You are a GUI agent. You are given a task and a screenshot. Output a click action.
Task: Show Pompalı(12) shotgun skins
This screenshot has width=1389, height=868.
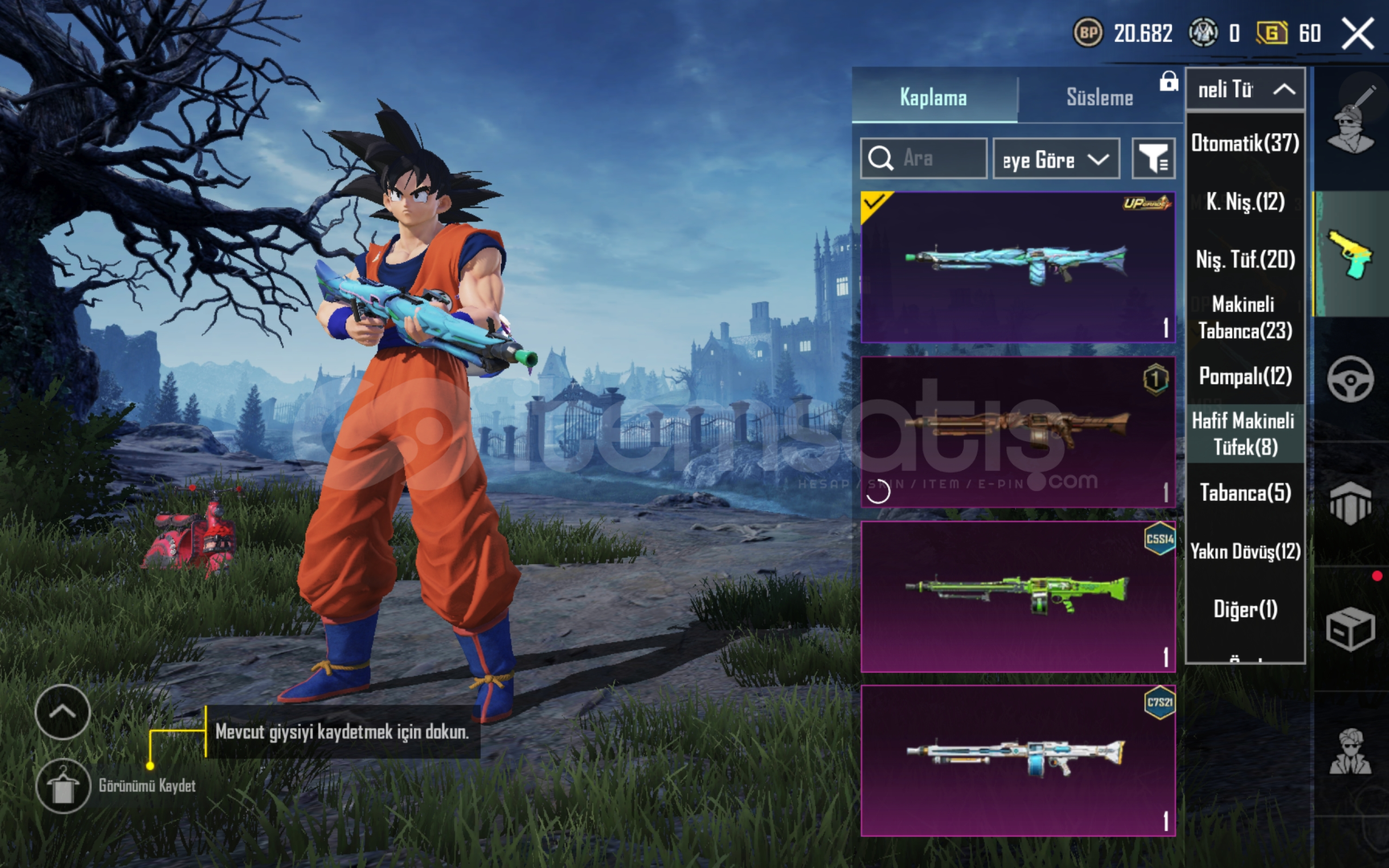point(1245,376)
